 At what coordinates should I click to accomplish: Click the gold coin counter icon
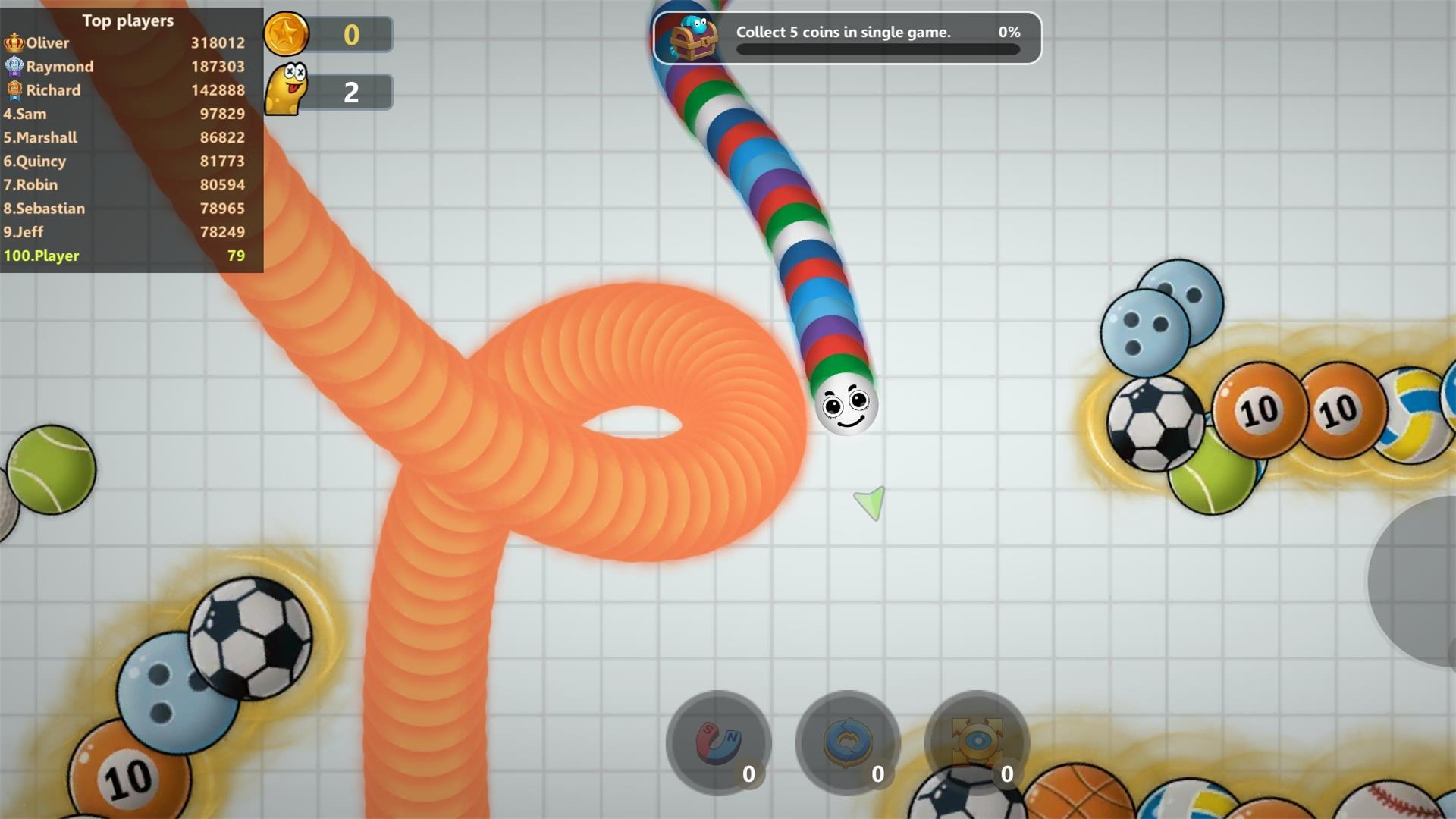point(287,34)
